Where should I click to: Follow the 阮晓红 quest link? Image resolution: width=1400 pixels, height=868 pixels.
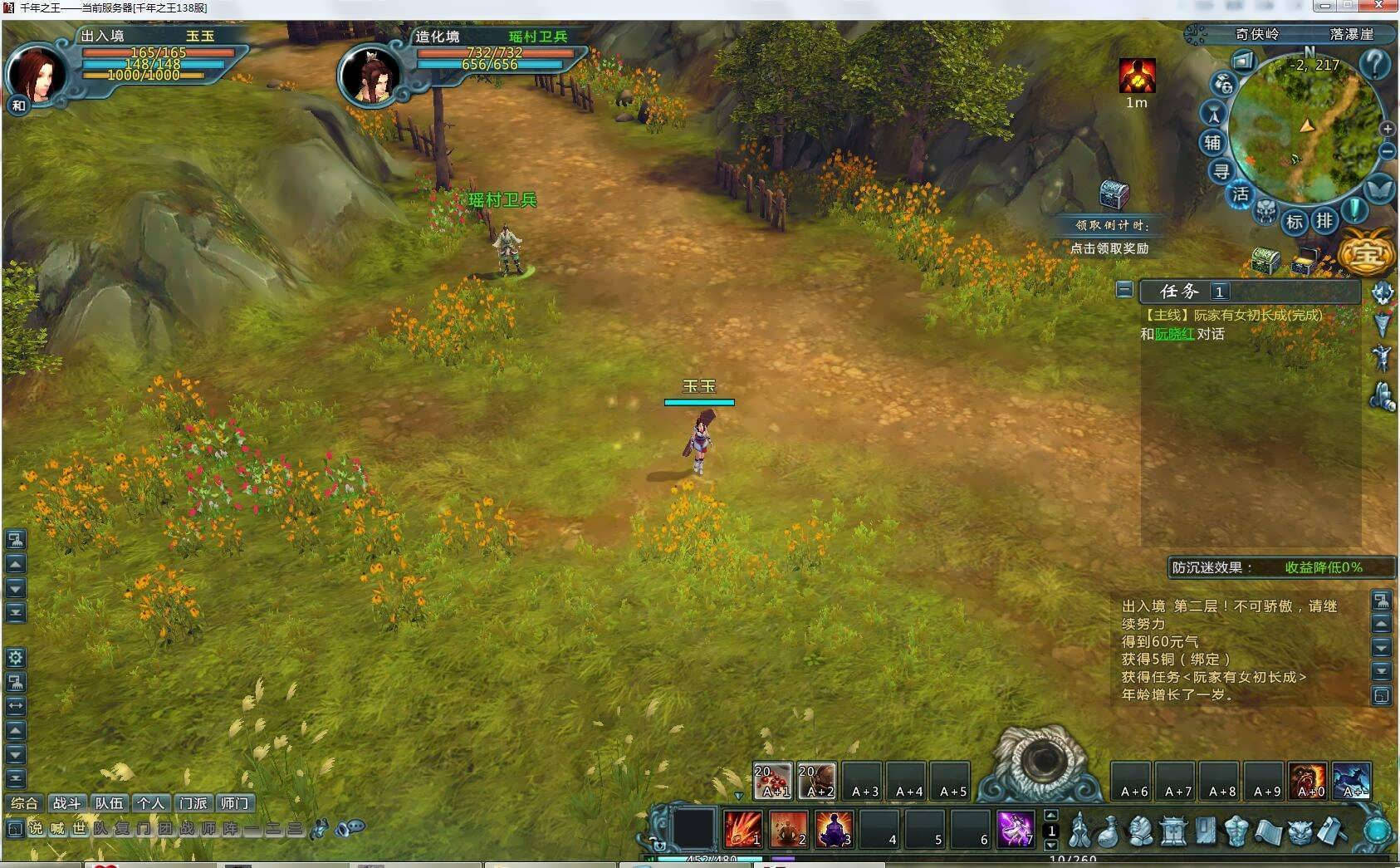point(1174,334)
